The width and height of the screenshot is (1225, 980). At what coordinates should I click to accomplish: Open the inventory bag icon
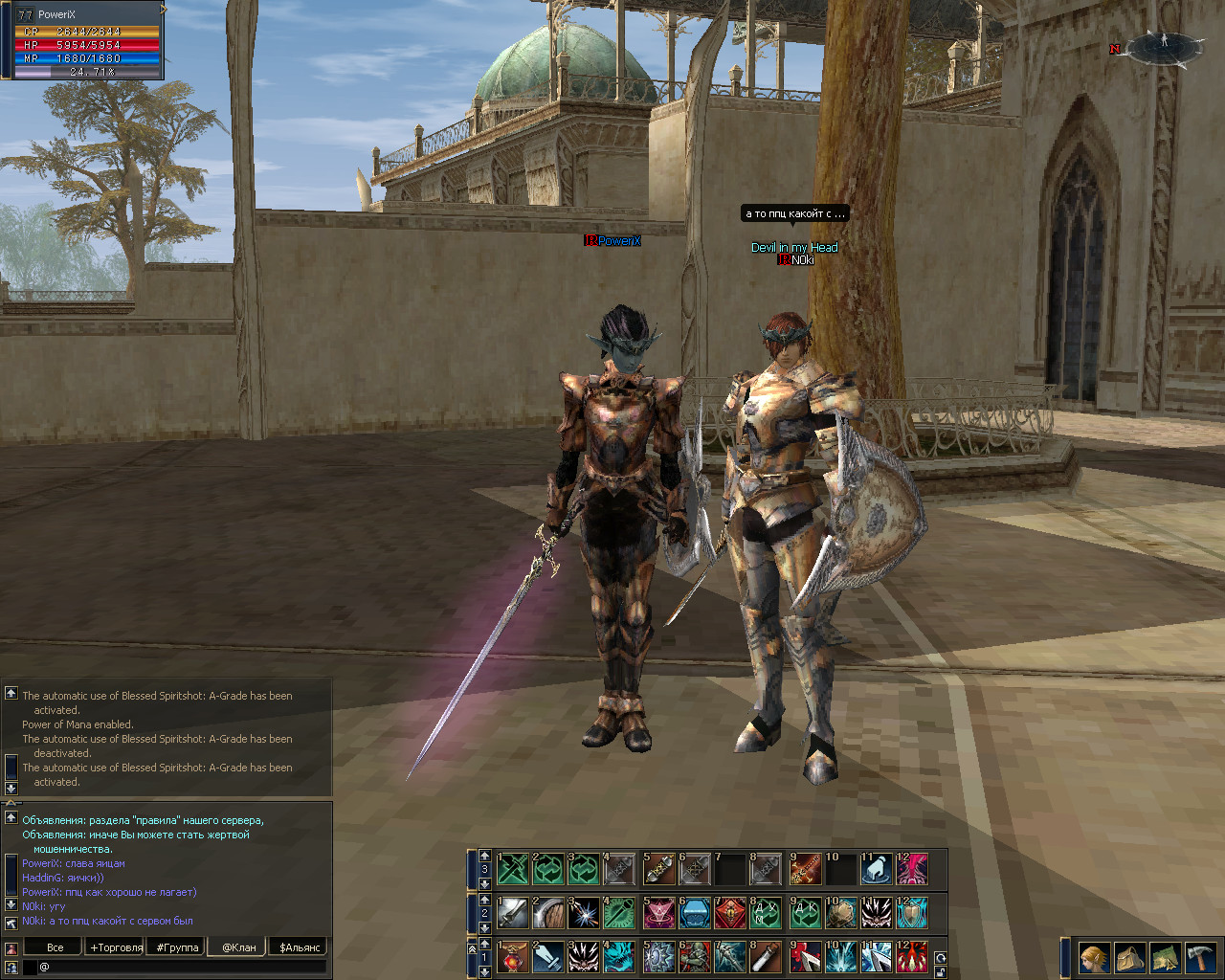(1129, 957)
